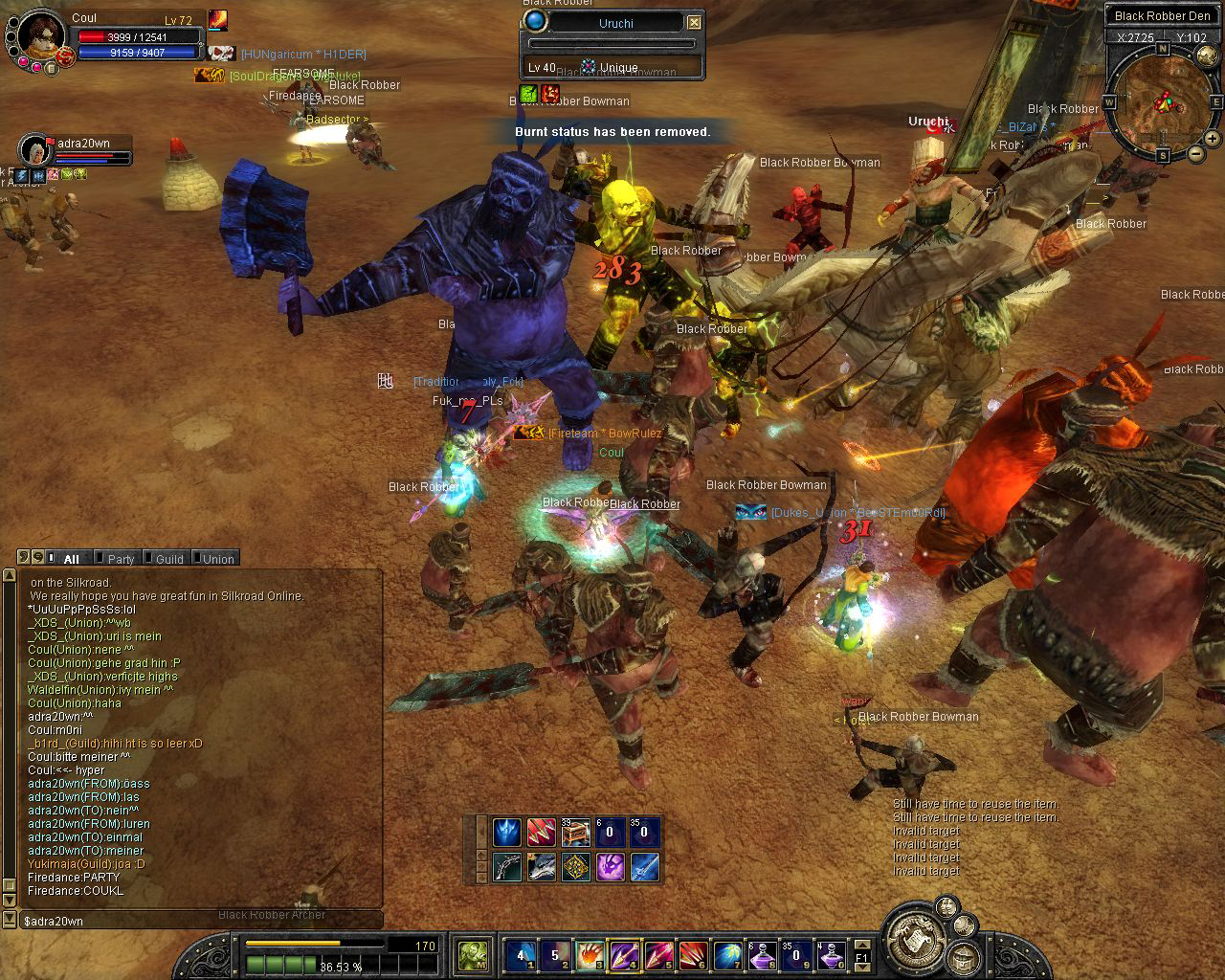Switch to the Party chat tab
The height and width of the screenshot is (980, 1225).
[119, 559]
